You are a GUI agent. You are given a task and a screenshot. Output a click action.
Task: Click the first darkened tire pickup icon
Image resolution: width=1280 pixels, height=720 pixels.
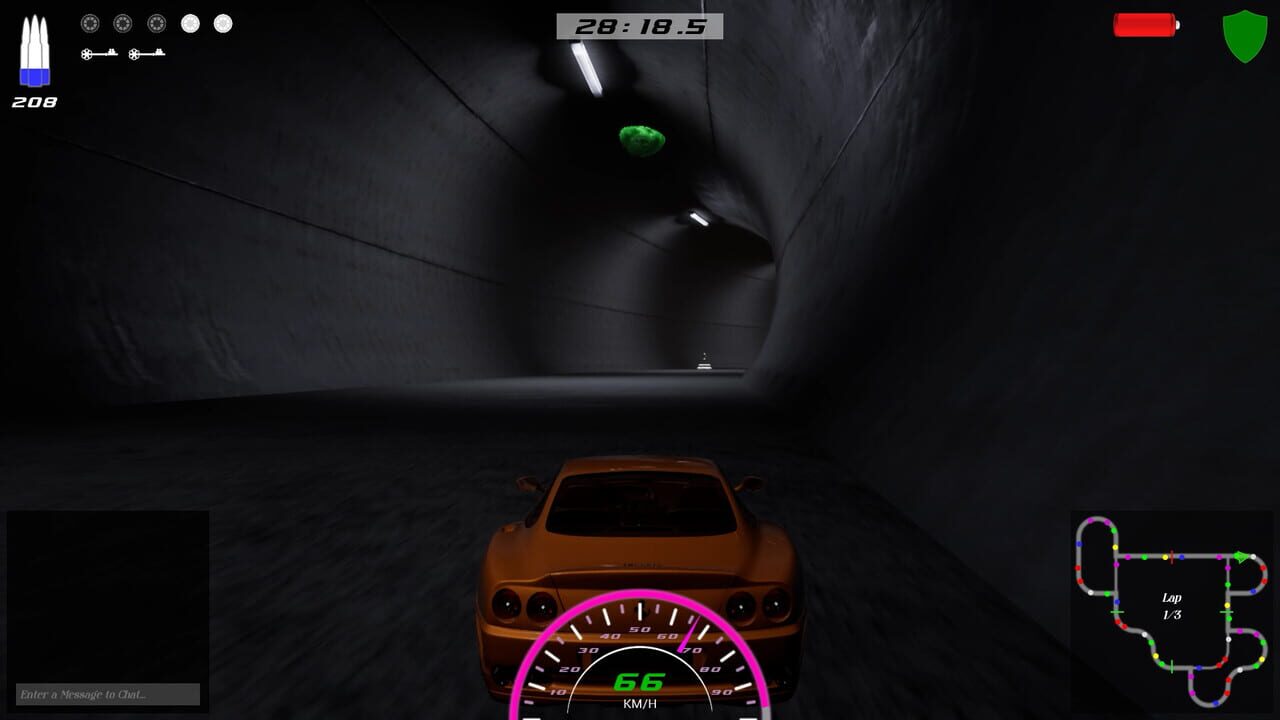pyautogui.click(x=91, y=23)
